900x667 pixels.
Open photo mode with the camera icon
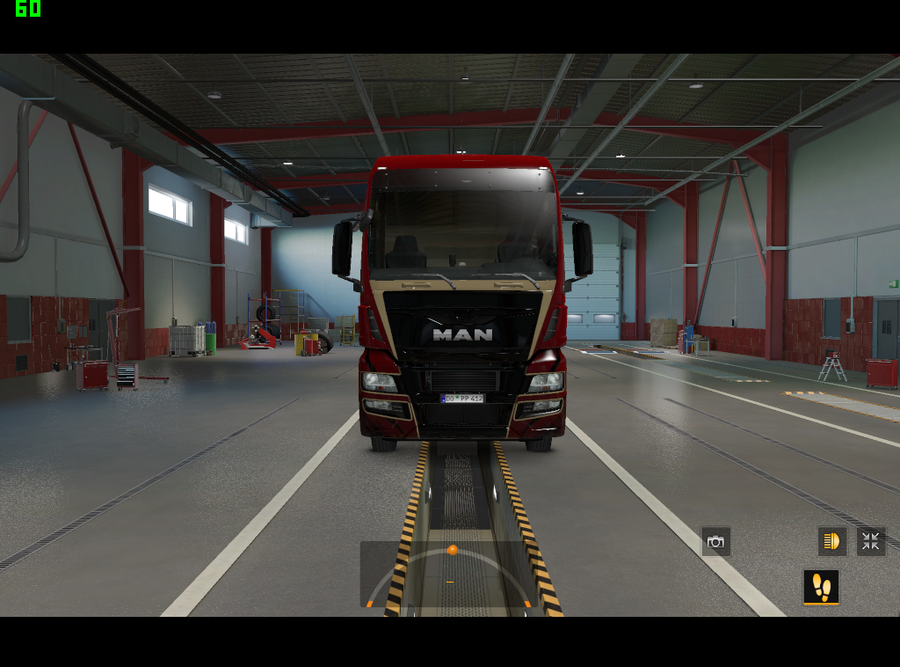(715, 542)
